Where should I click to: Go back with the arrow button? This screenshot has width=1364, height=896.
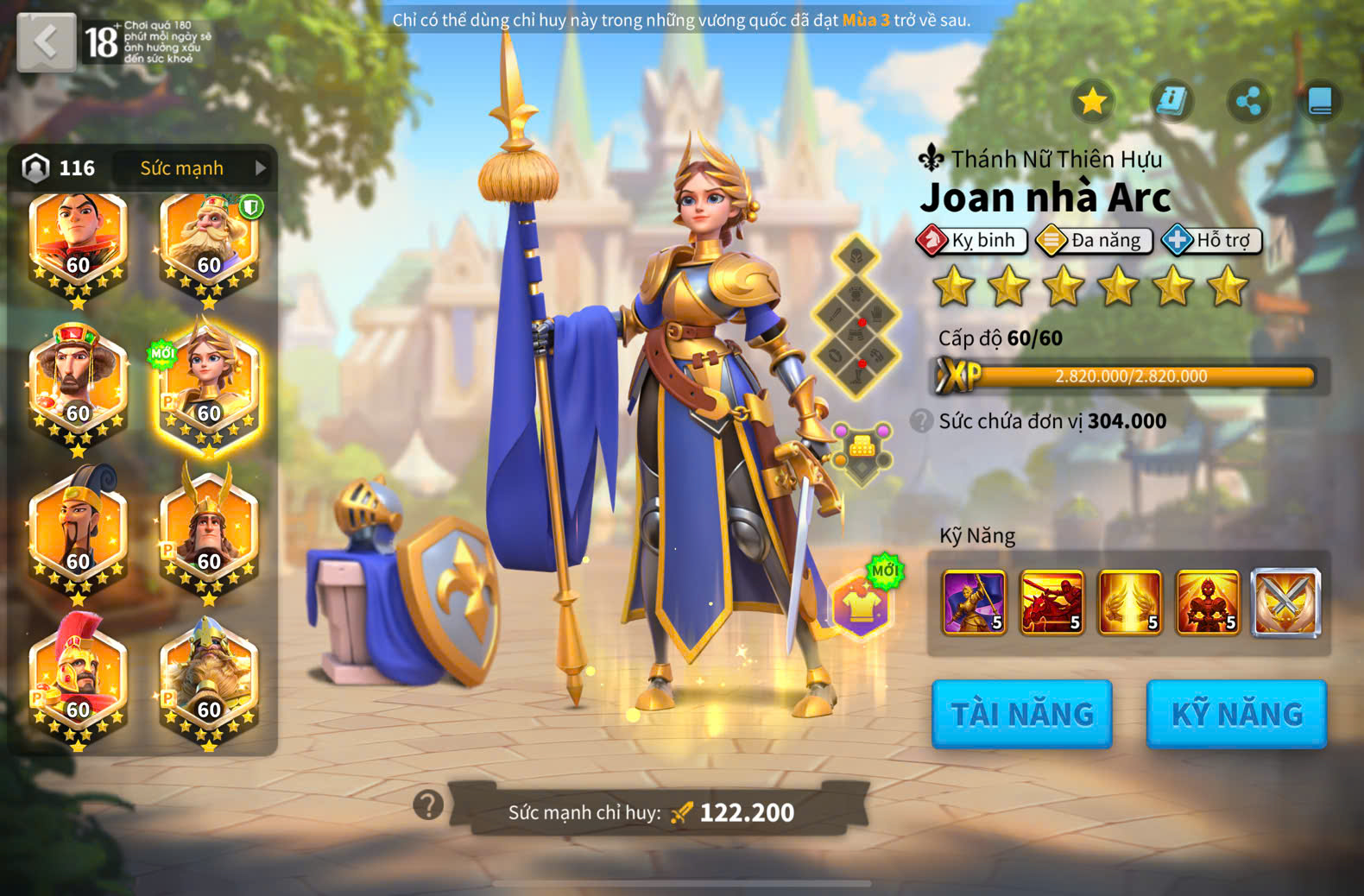(47, 42)
